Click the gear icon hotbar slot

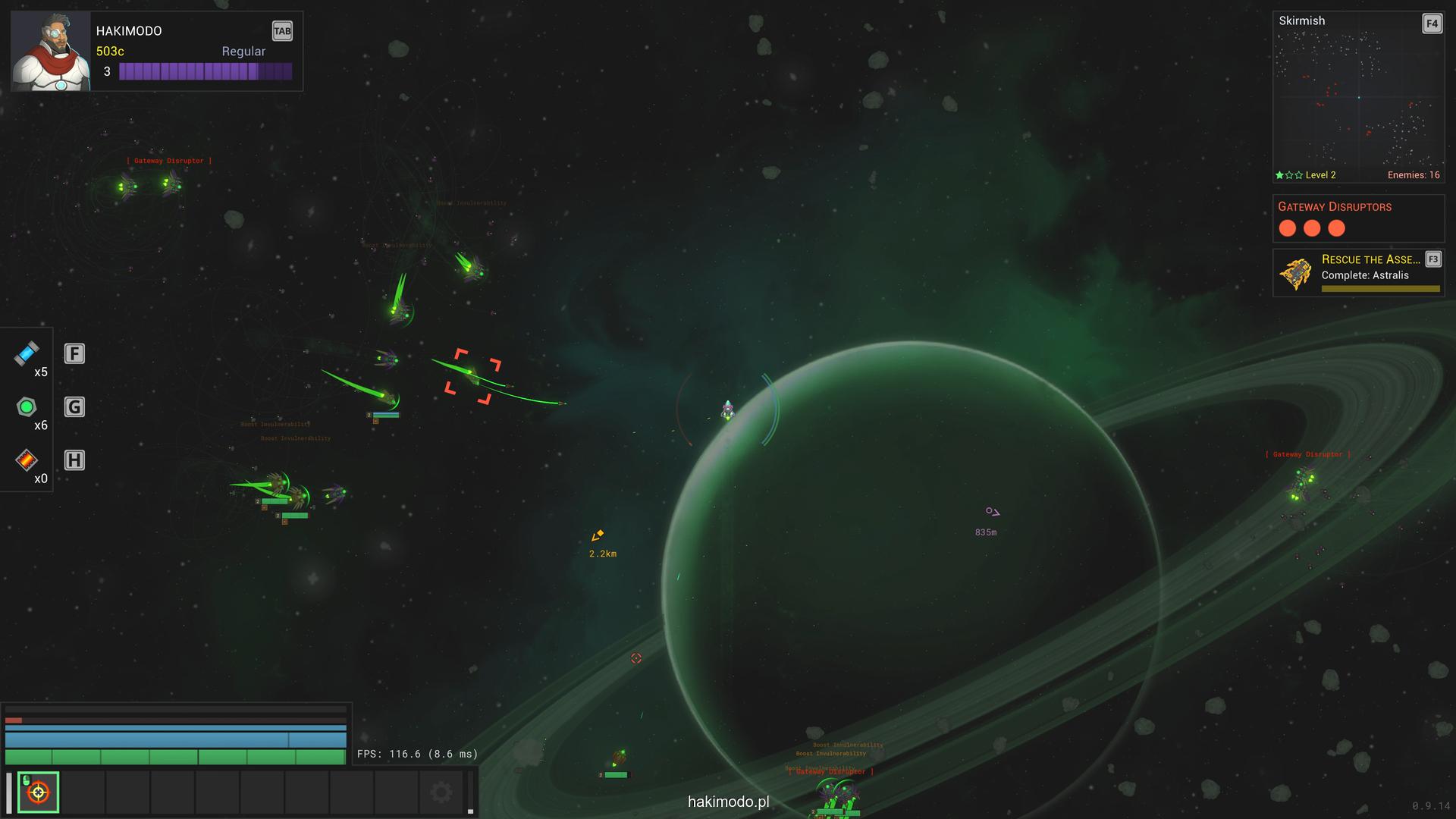tap(441, 792)
